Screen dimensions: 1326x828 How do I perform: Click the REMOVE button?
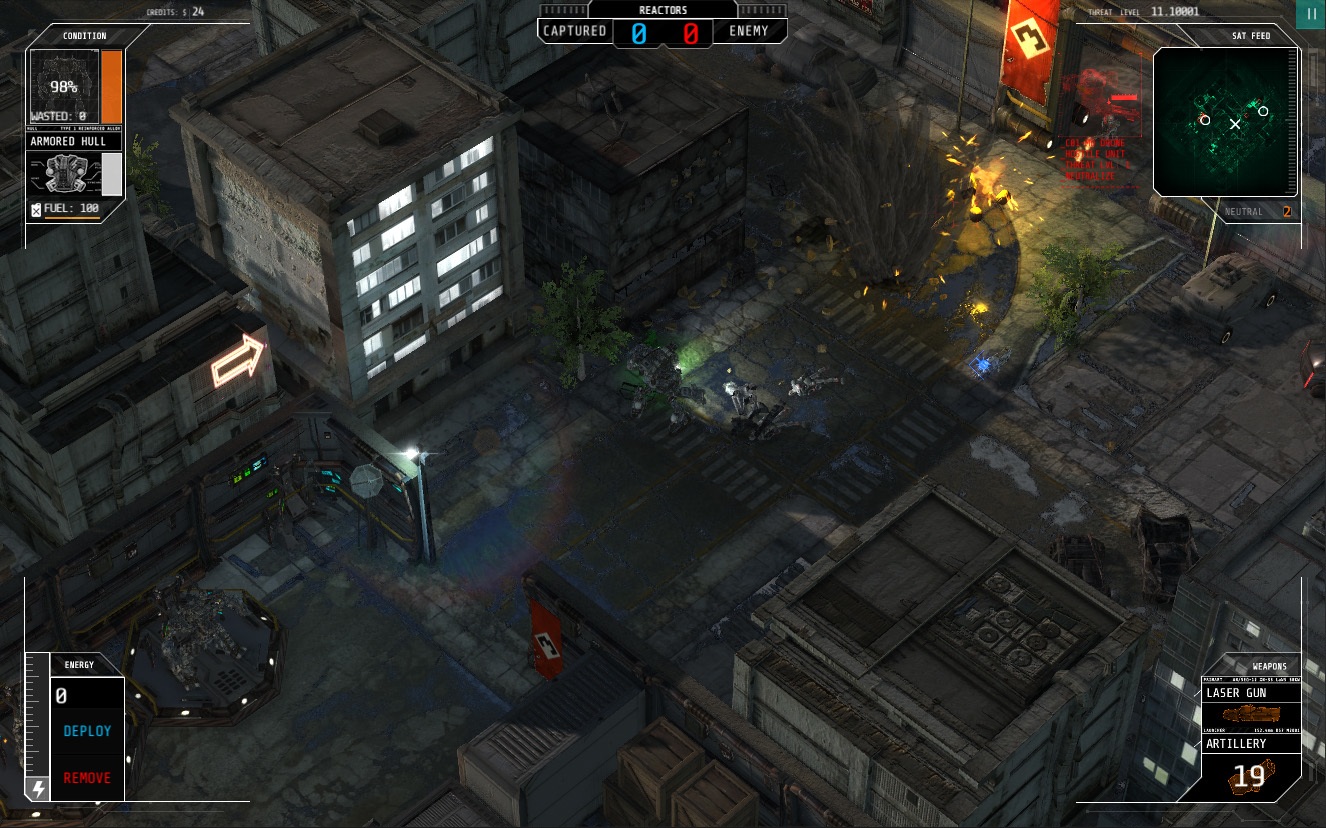[87, 777]
